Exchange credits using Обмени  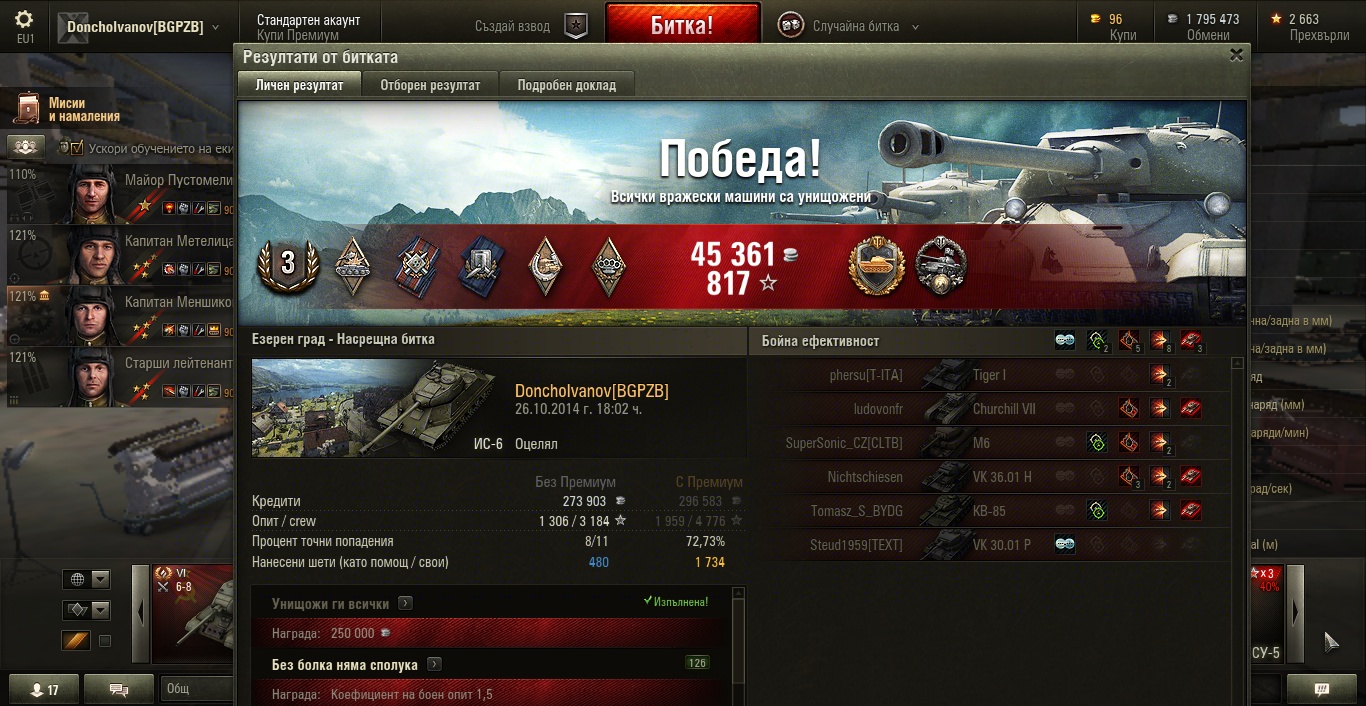pyautogui.click(x=1208, y=35)
